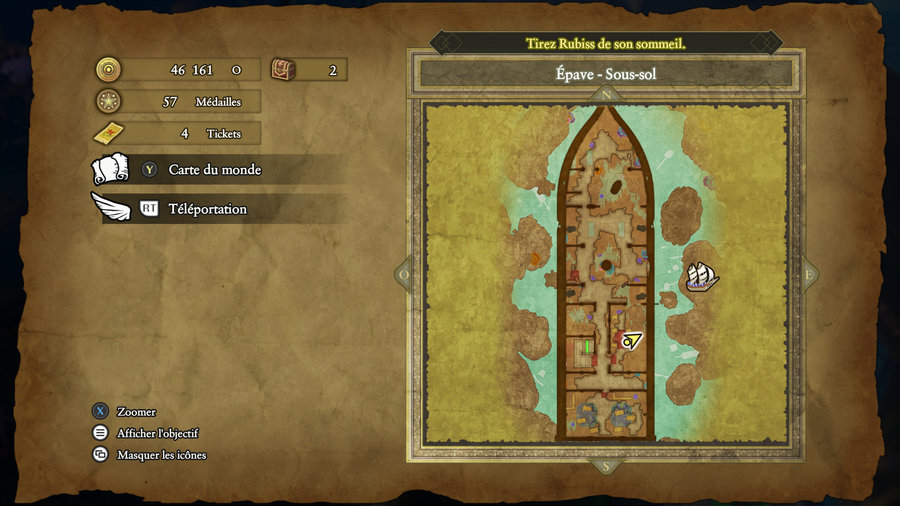900x506 pixels.
Task: Select the Téléportation option
Action: [x=207, y=209]
